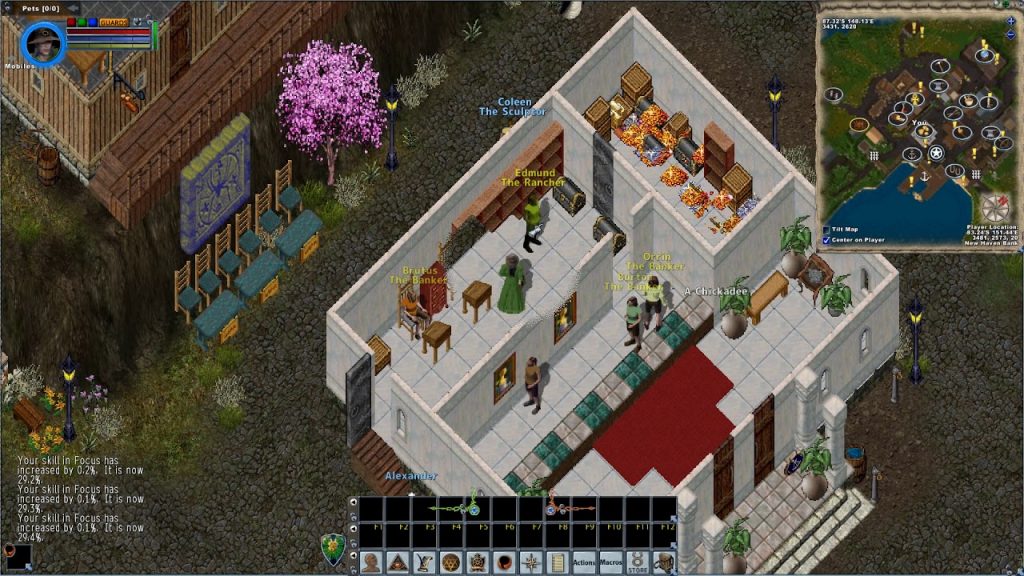Viewport: 1024px width, 576px height.
Task: Click the horse and rider menu icon
Action: 664,563
